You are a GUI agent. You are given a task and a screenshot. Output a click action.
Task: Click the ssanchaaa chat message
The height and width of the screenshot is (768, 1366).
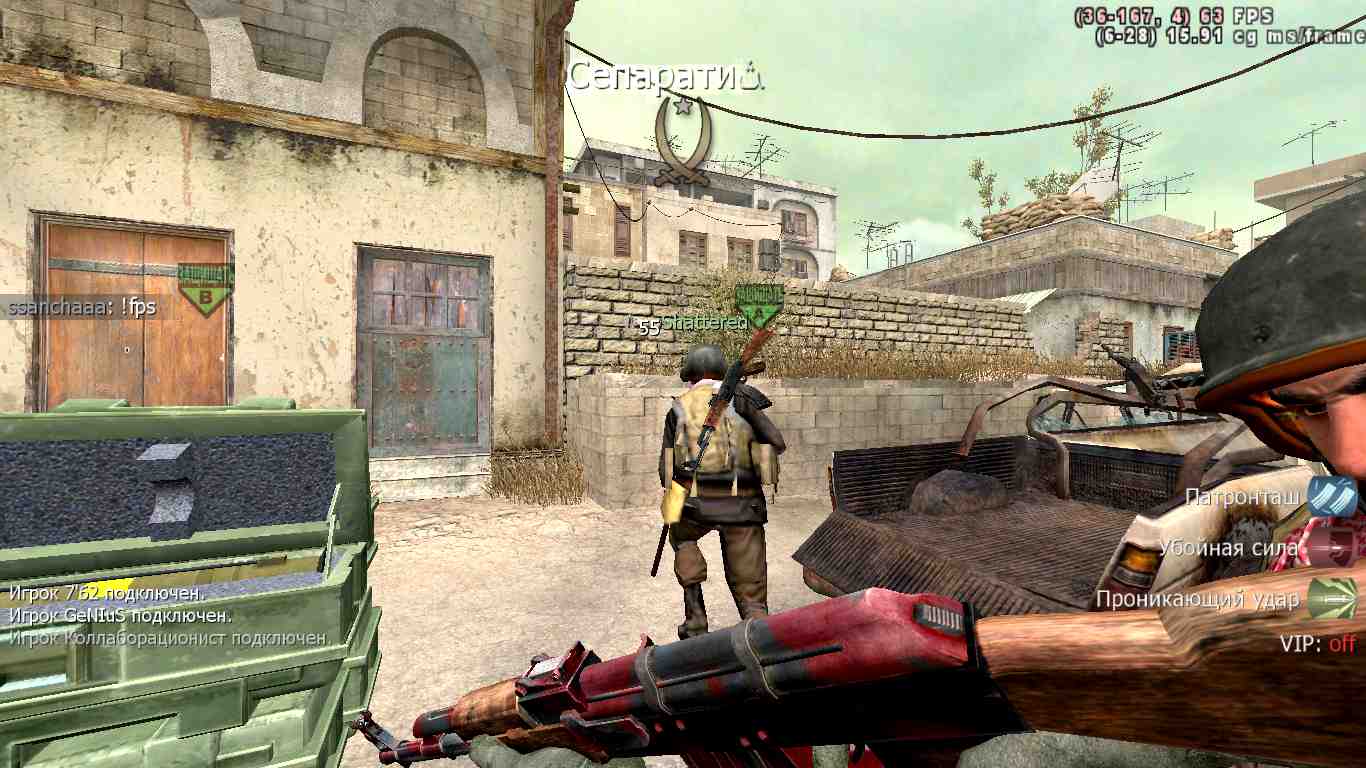tap(82, 307)
